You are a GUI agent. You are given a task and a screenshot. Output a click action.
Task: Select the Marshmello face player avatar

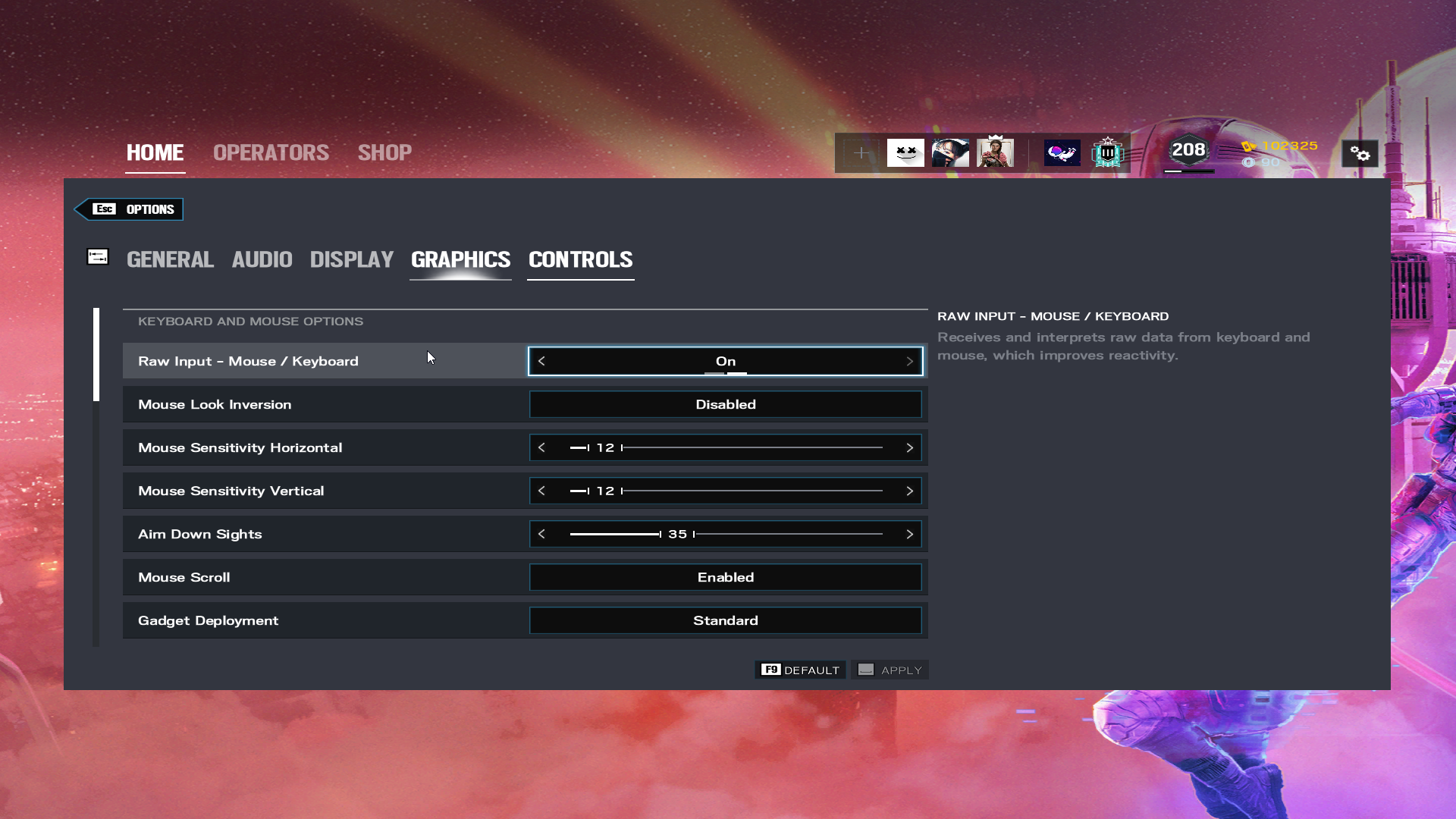[905, 153]
